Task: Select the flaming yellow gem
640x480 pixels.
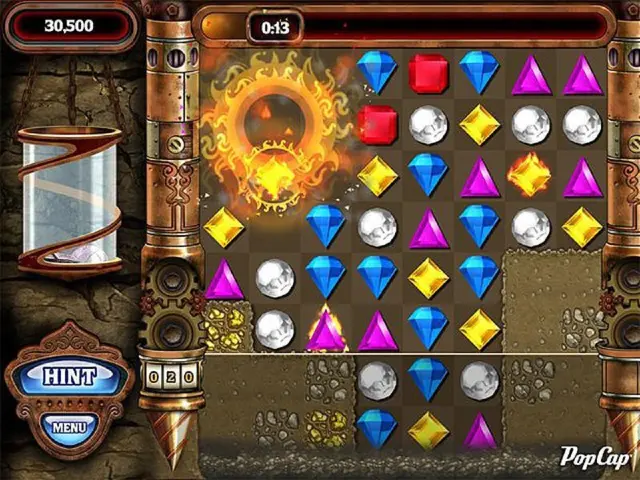Action: [x=530, y=176]
